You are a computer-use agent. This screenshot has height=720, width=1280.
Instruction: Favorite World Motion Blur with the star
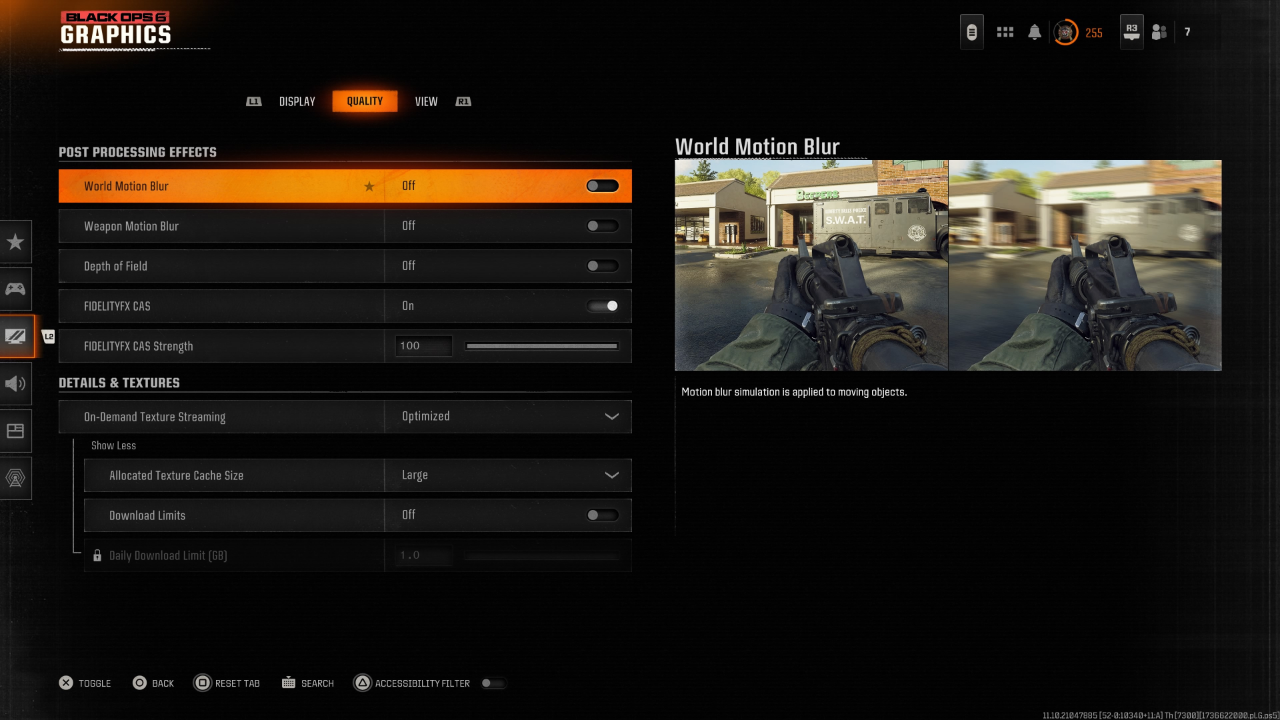point(369,186)
